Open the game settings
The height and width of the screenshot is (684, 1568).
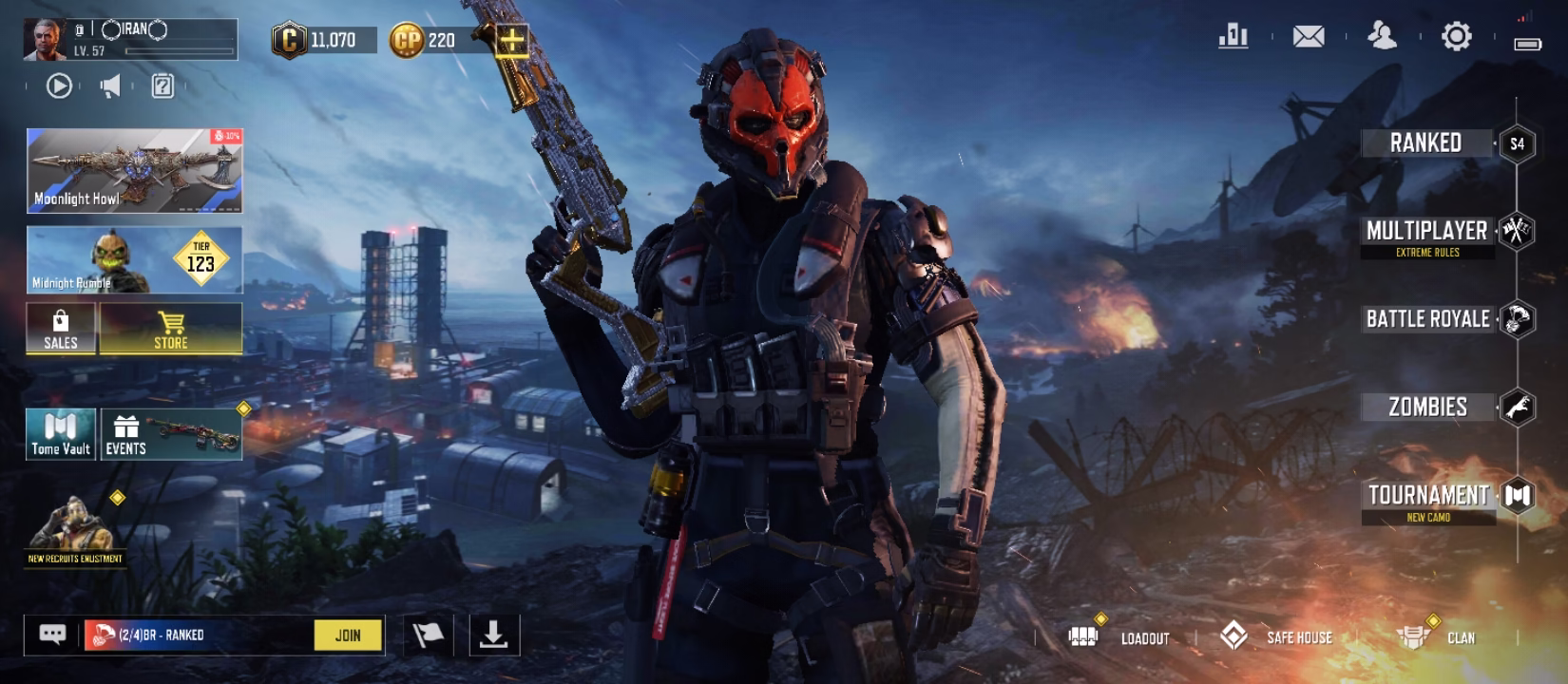click(x=1457, y=36)
